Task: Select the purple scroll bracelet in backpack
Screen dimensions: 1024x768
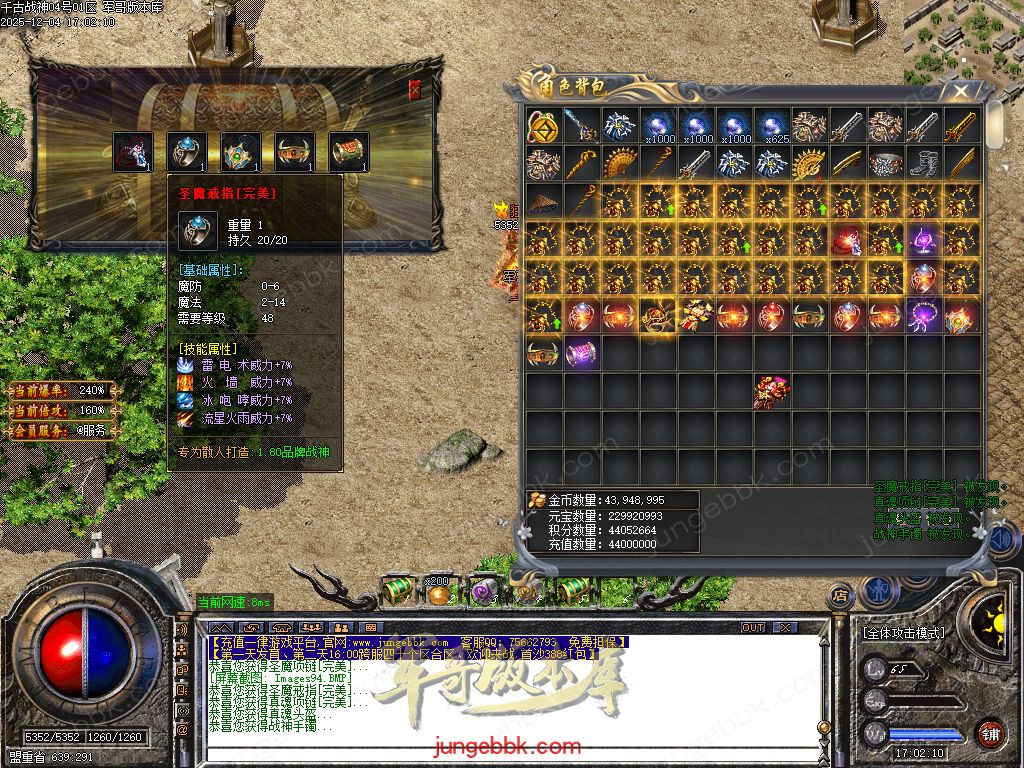Action: tap(581, 353)
